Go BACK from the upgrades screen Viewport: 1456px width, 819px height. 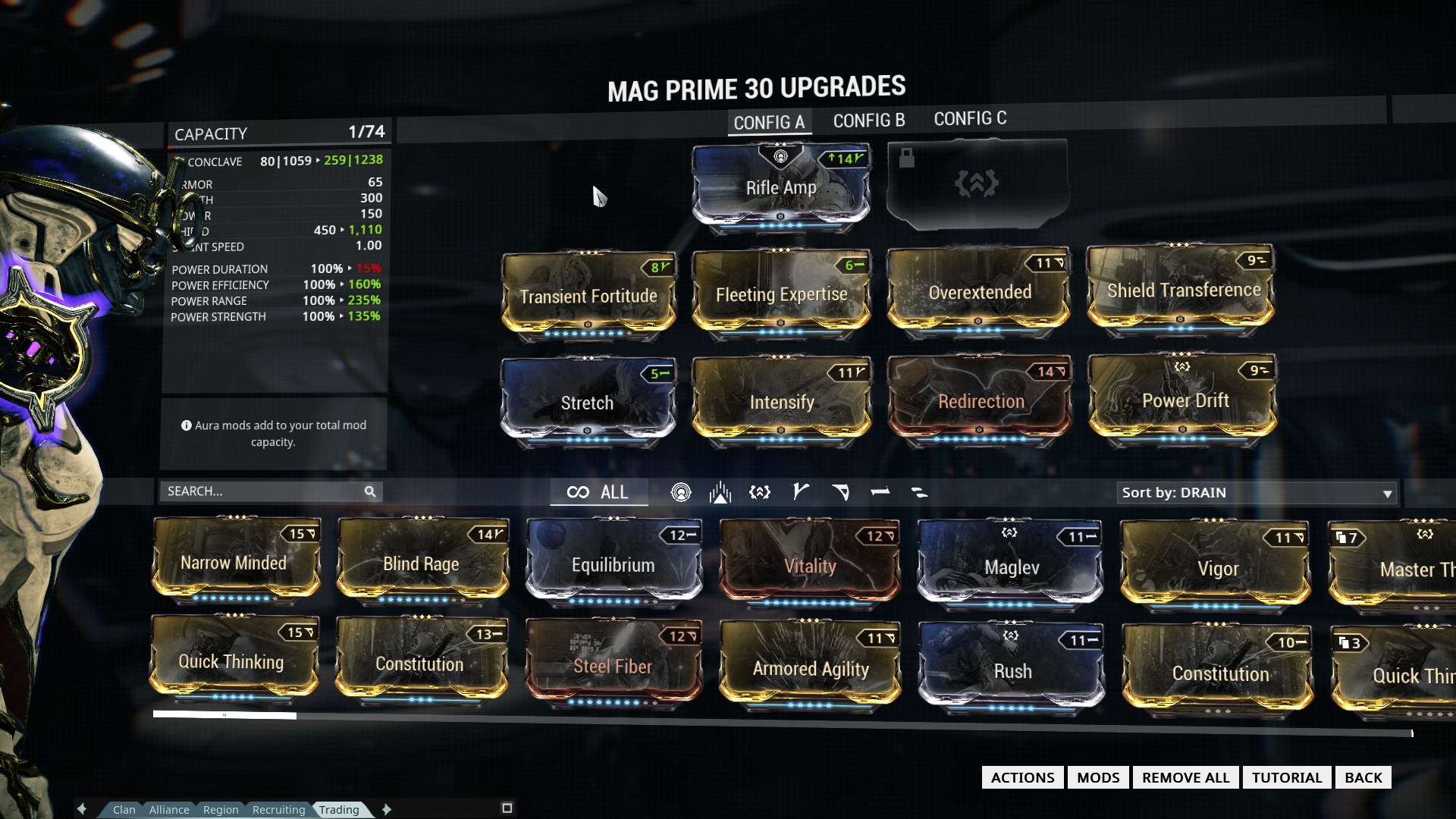click(x=1363, y=777)
